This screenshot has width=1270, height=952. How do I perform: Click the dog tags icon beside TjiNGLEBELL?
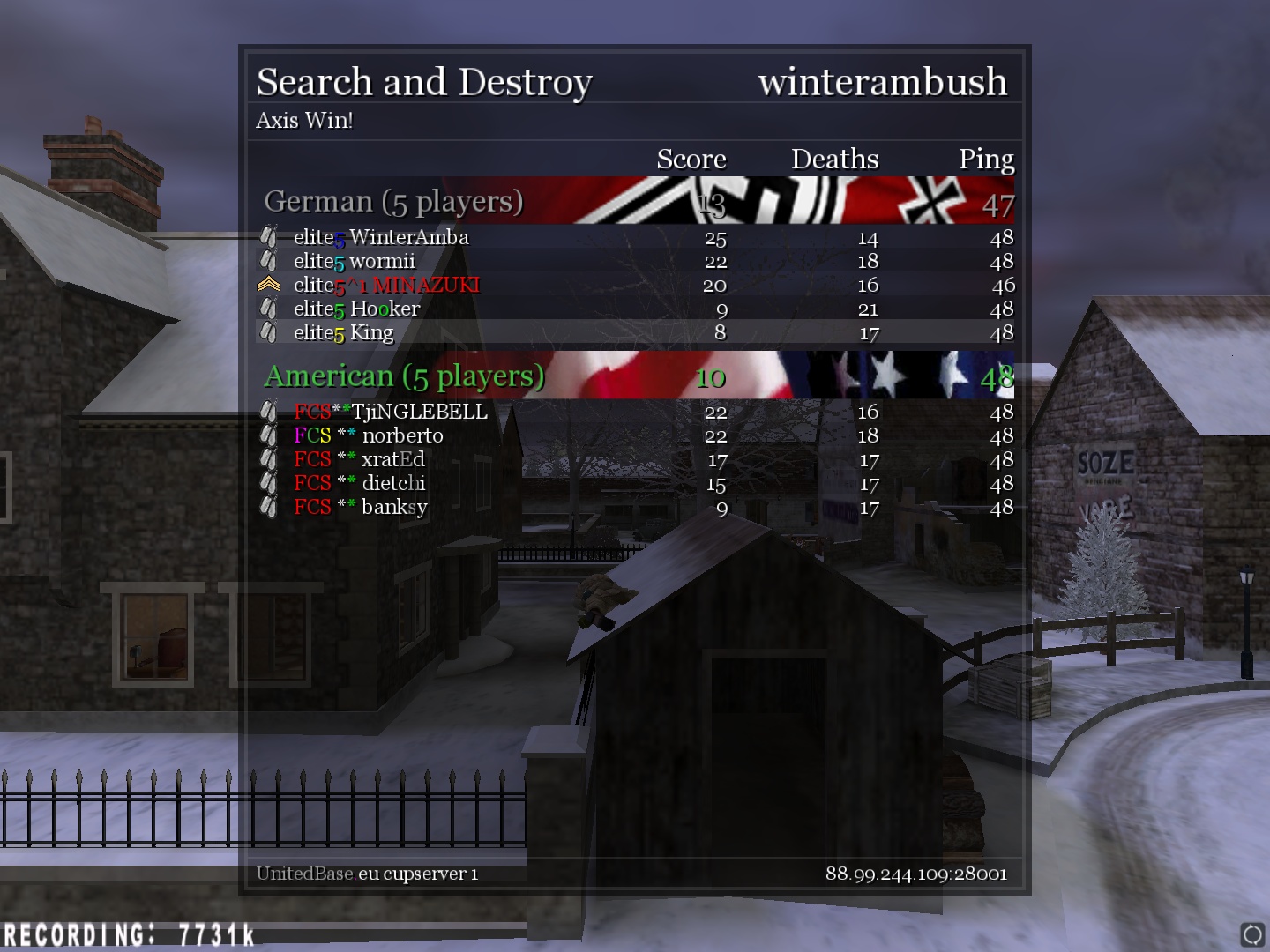click(x=271, y=411)
